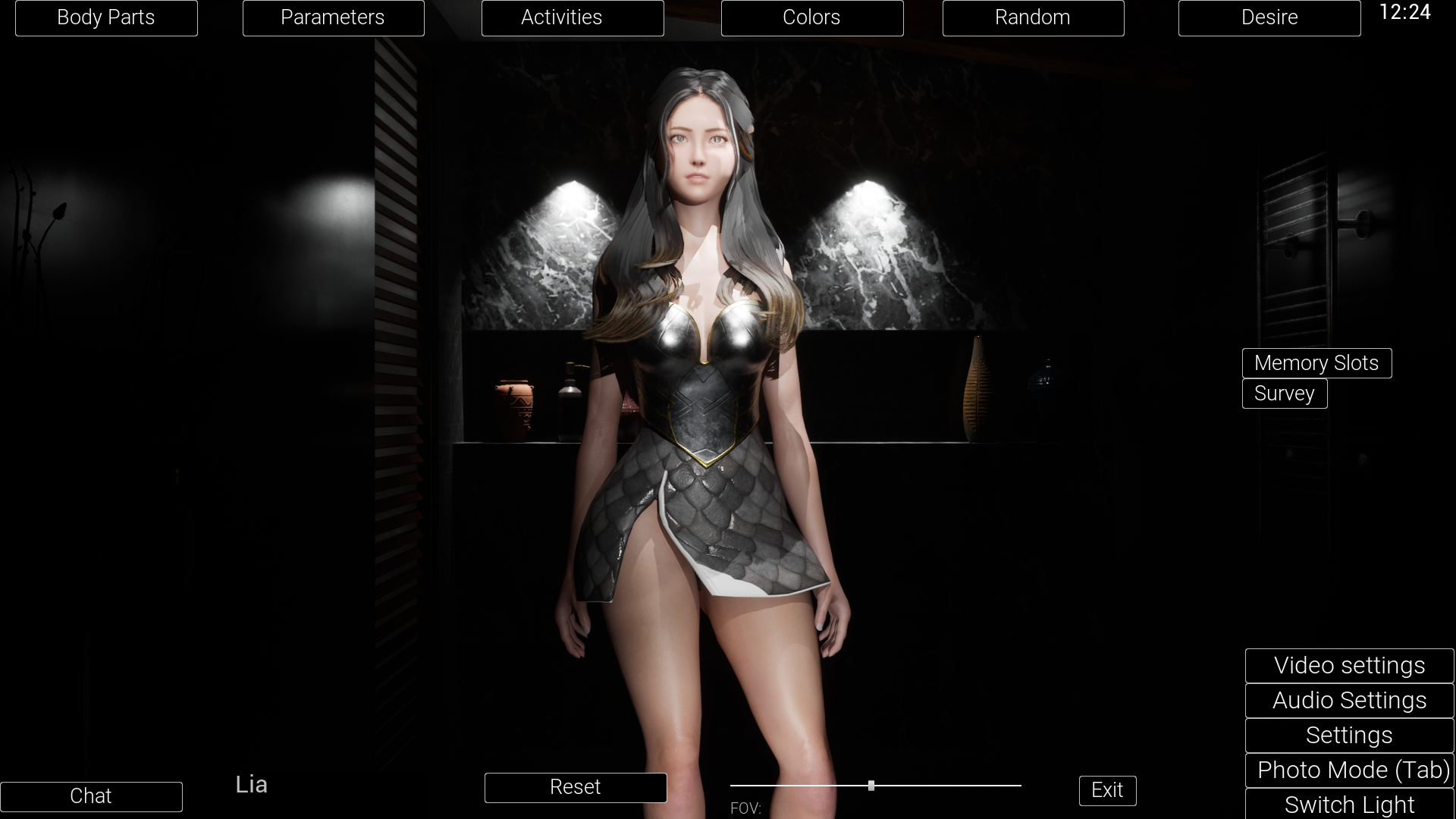Open Audio Settings

(1349, 700)
